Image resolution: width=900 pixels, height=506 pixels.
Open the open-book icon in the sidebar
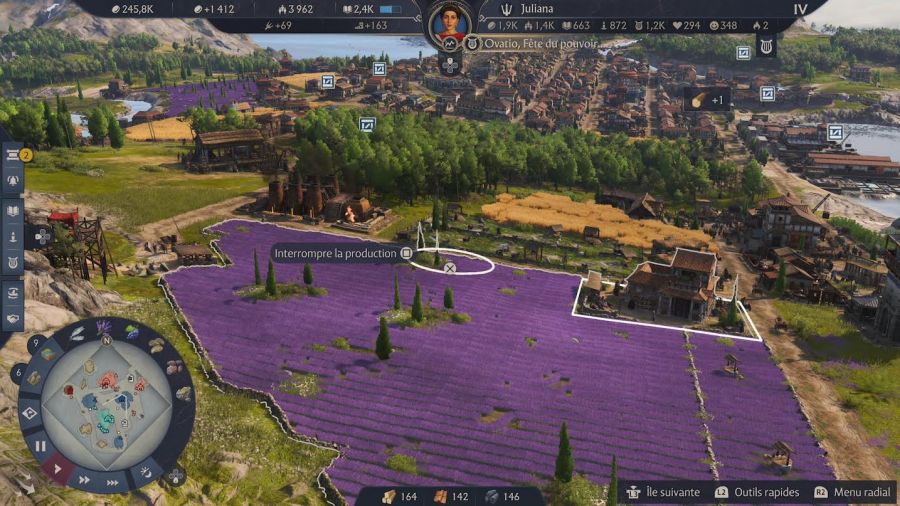14,210
